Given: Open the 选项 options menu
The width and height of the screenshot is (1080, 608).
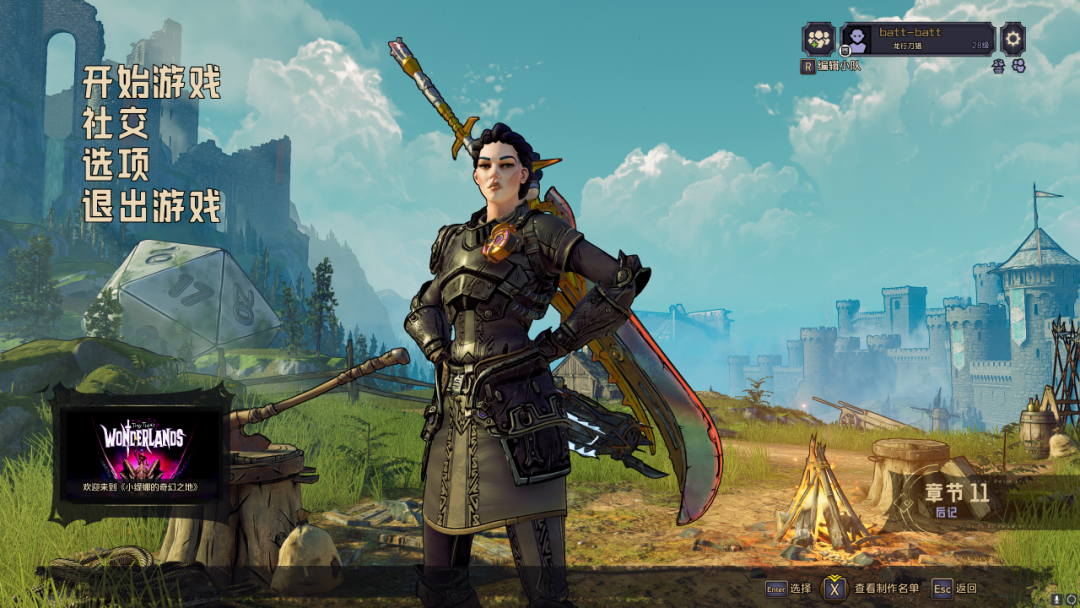Looking at the screenshot, I should pos(116,165).
